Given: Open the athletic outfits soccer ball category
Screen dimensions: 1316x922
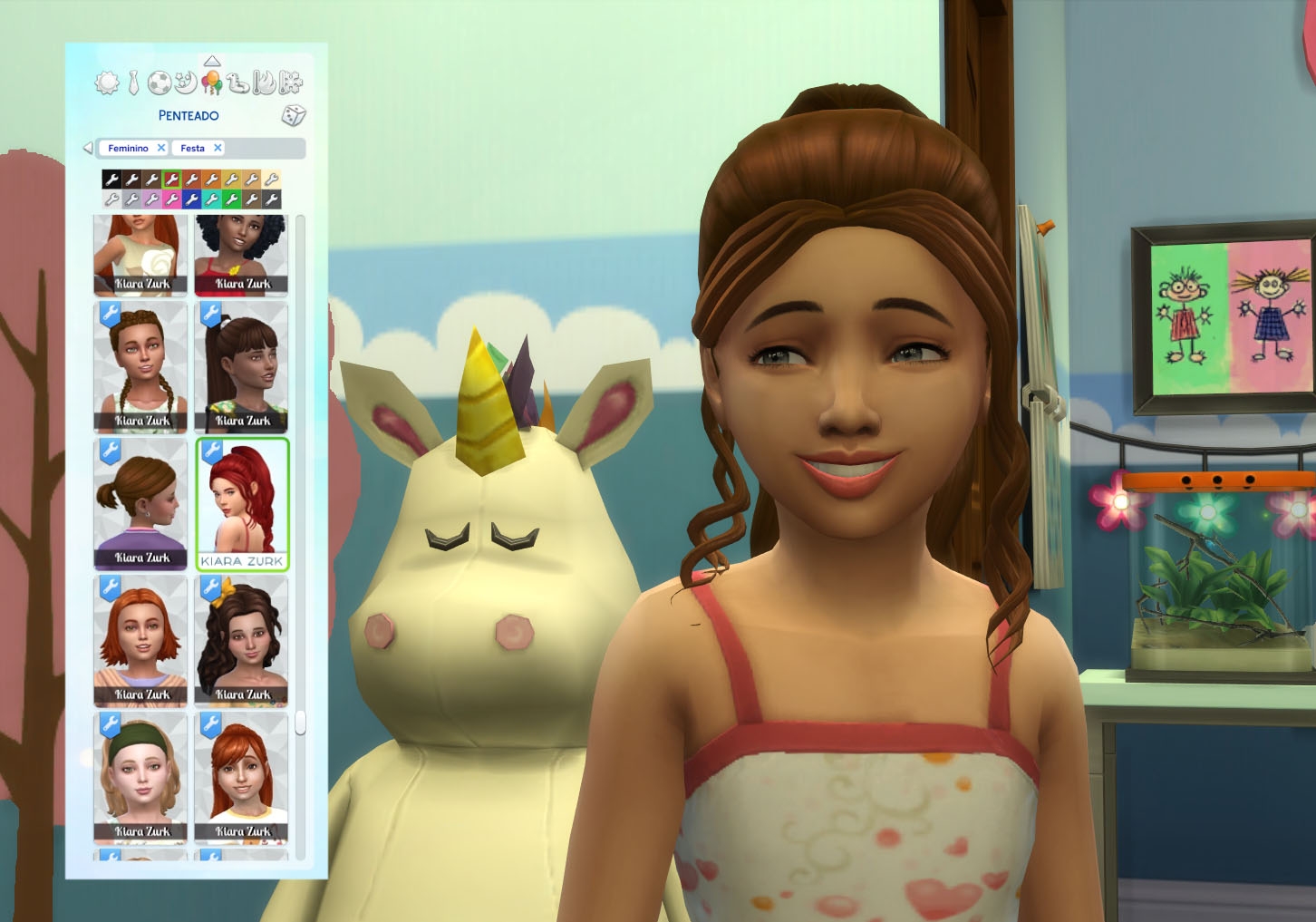Looking at the screenshot, I should (x=159, y=82).
